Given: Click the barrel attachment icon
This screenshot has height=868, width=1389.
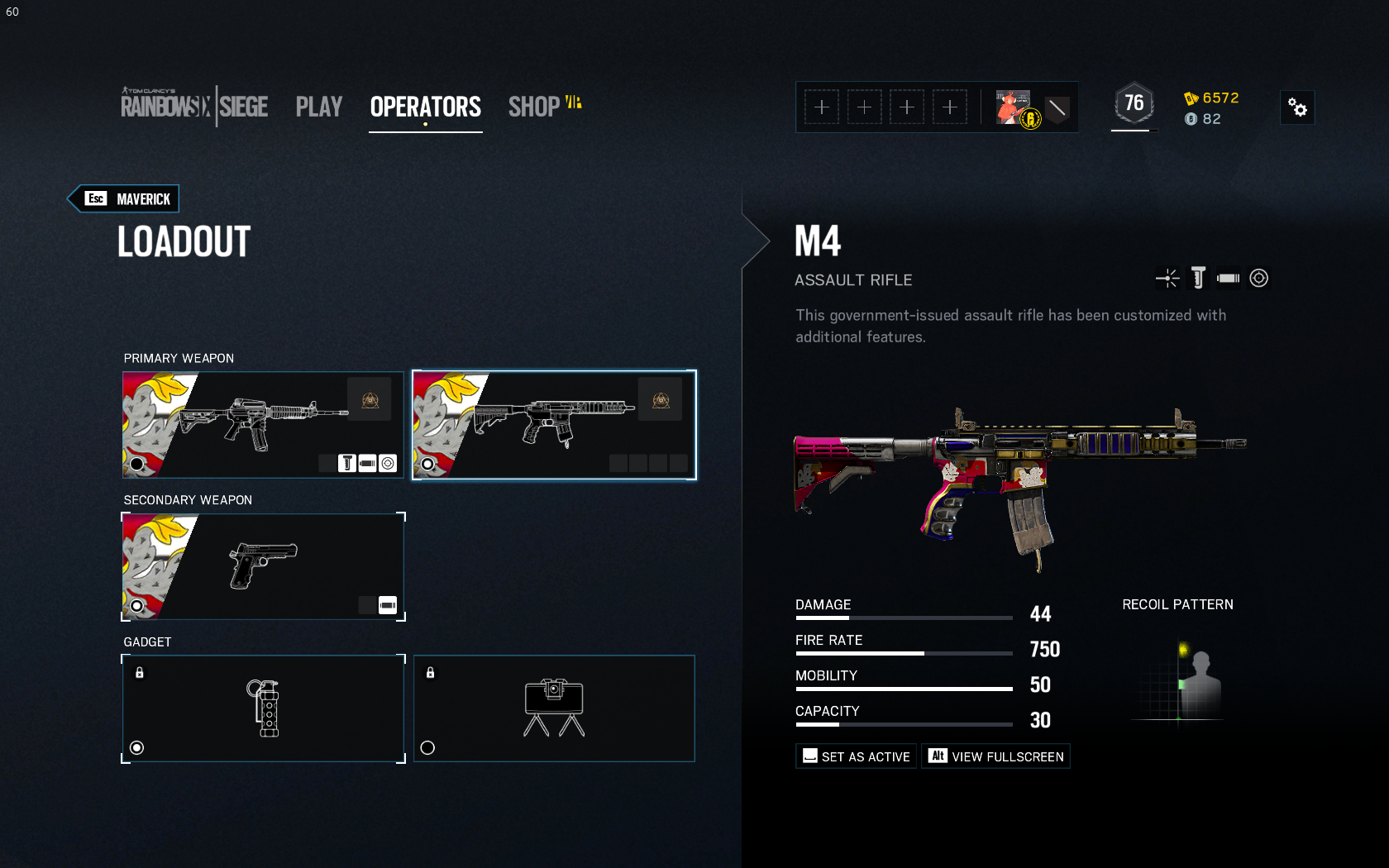Looking at the screenshot, I should point(1227,279).
